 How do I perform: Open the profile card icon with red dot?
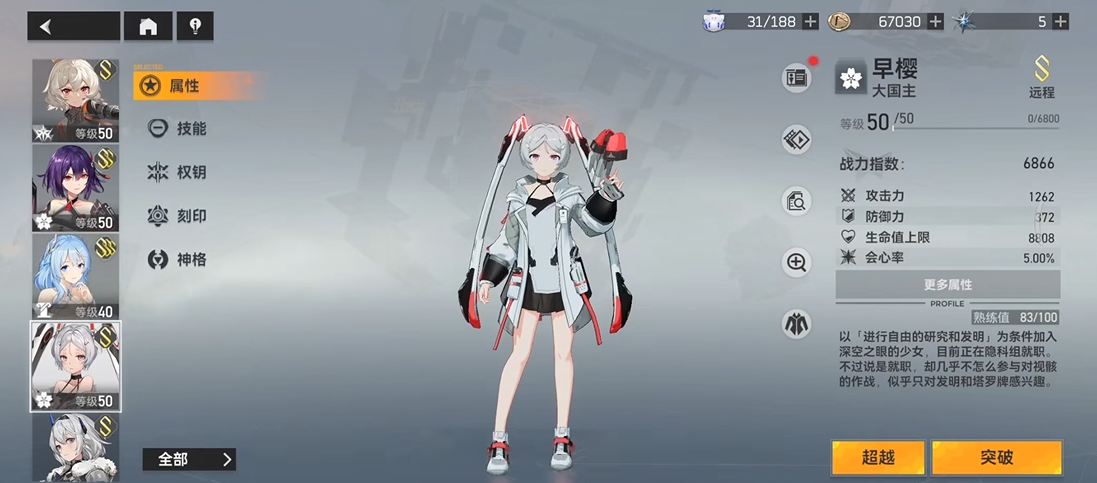pos(797,78)
